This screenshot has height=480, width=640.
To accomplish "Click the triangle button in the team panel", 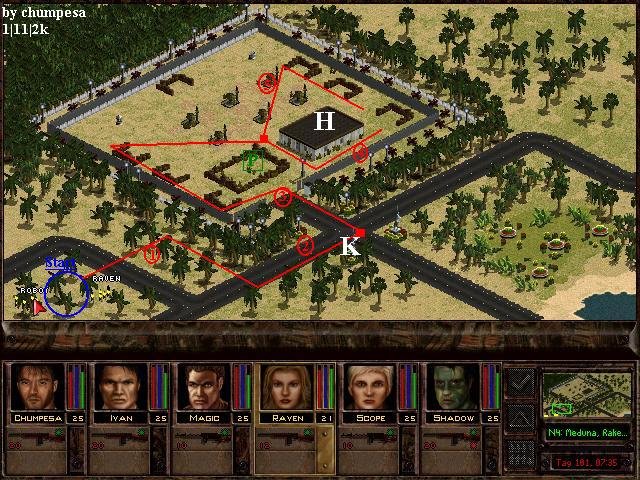I will (x=520, y=417).
